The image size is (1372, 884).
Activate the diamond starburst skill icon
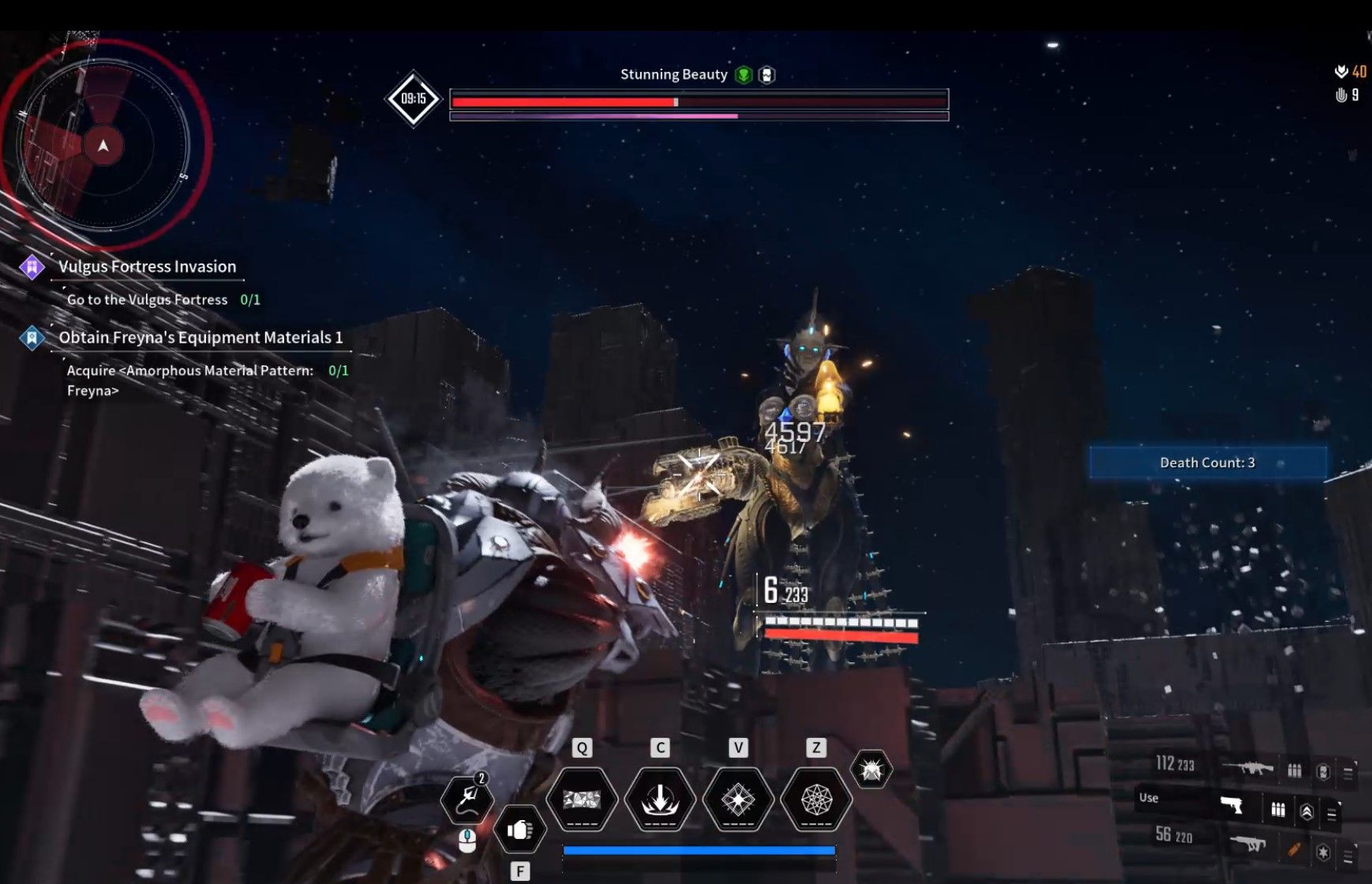click(737, 800)
